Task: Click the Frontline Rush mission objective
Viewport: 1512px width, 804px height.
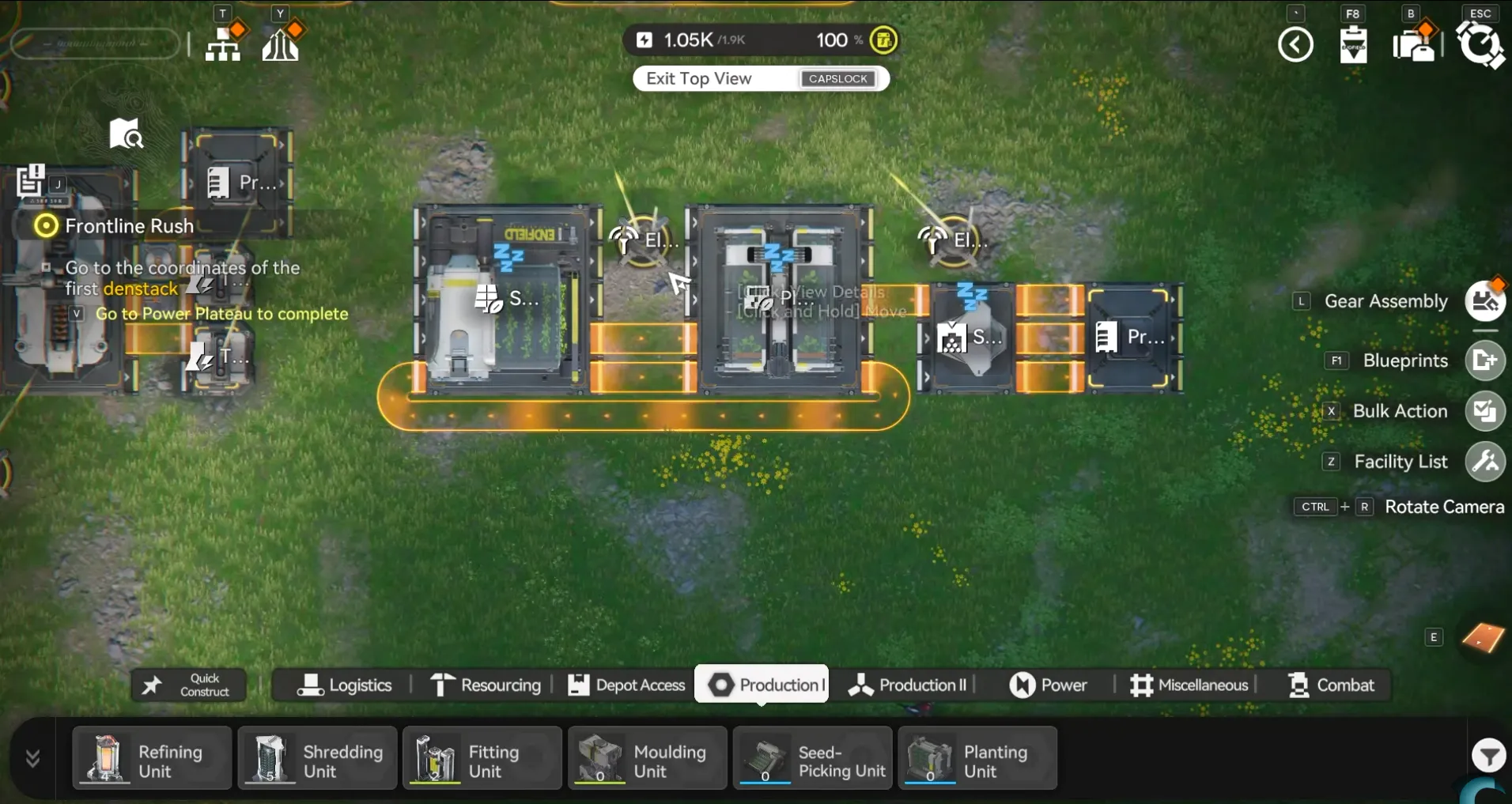Action: (x=130, y=226)
